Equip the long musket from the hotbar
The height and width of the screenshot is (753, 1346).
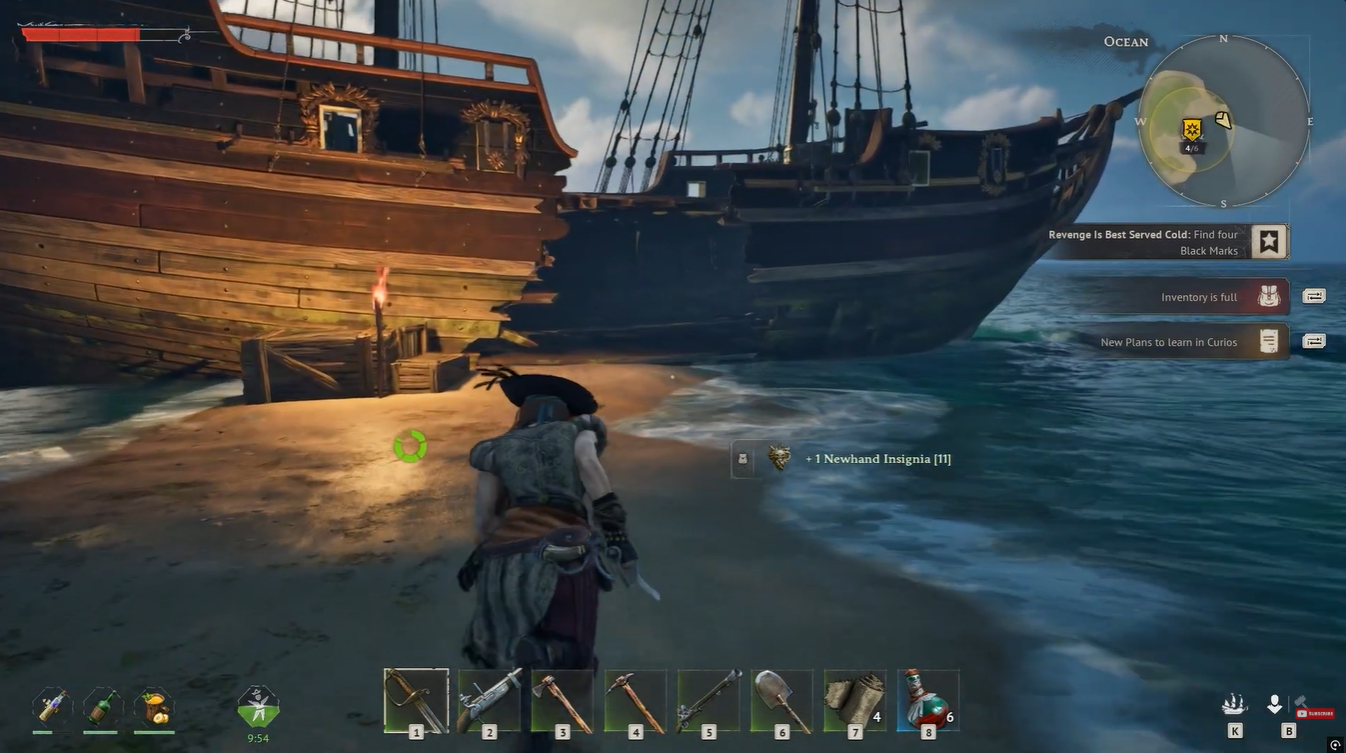click(709, 700)
